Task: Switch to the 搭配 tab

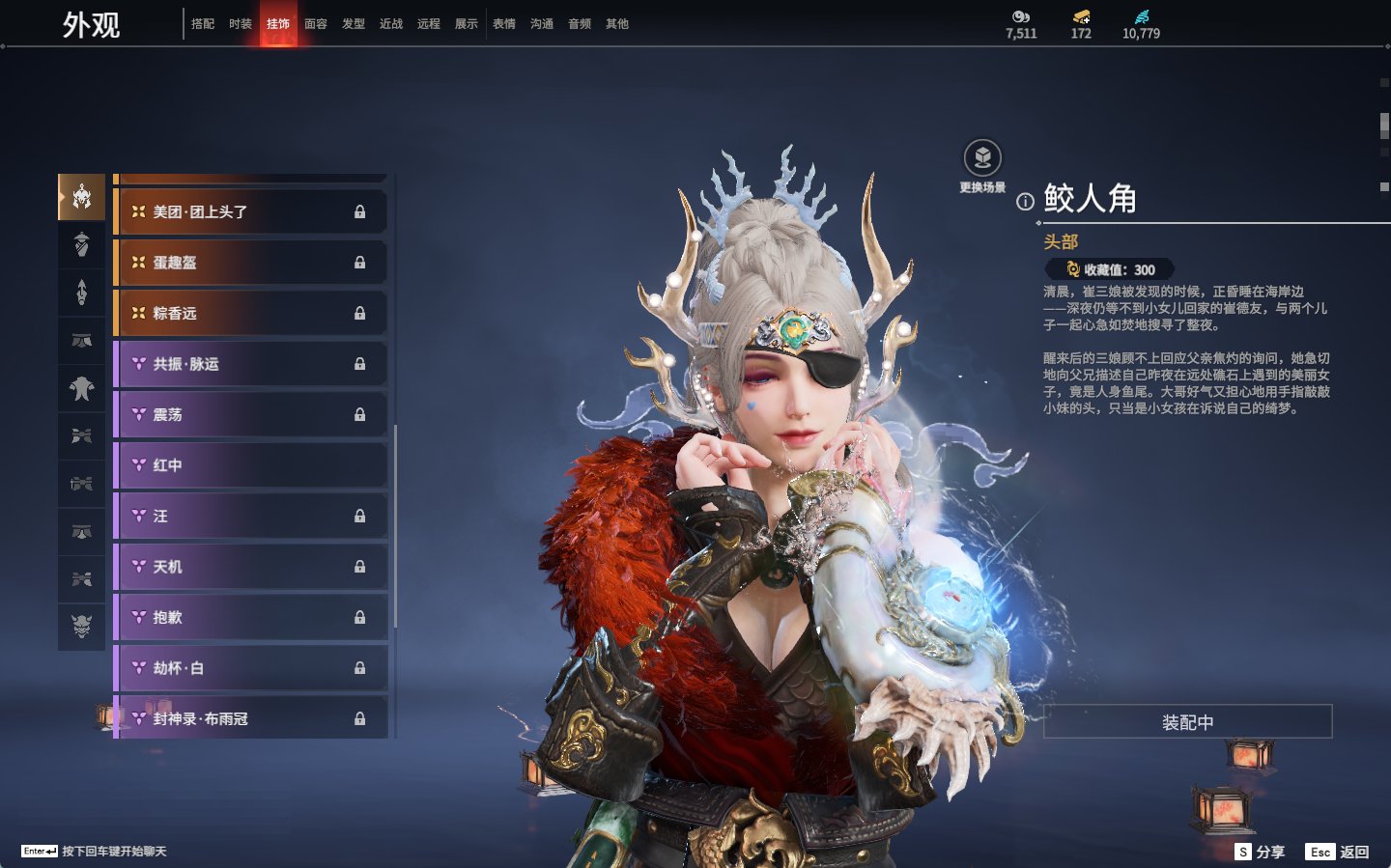Action: point(203,24)
